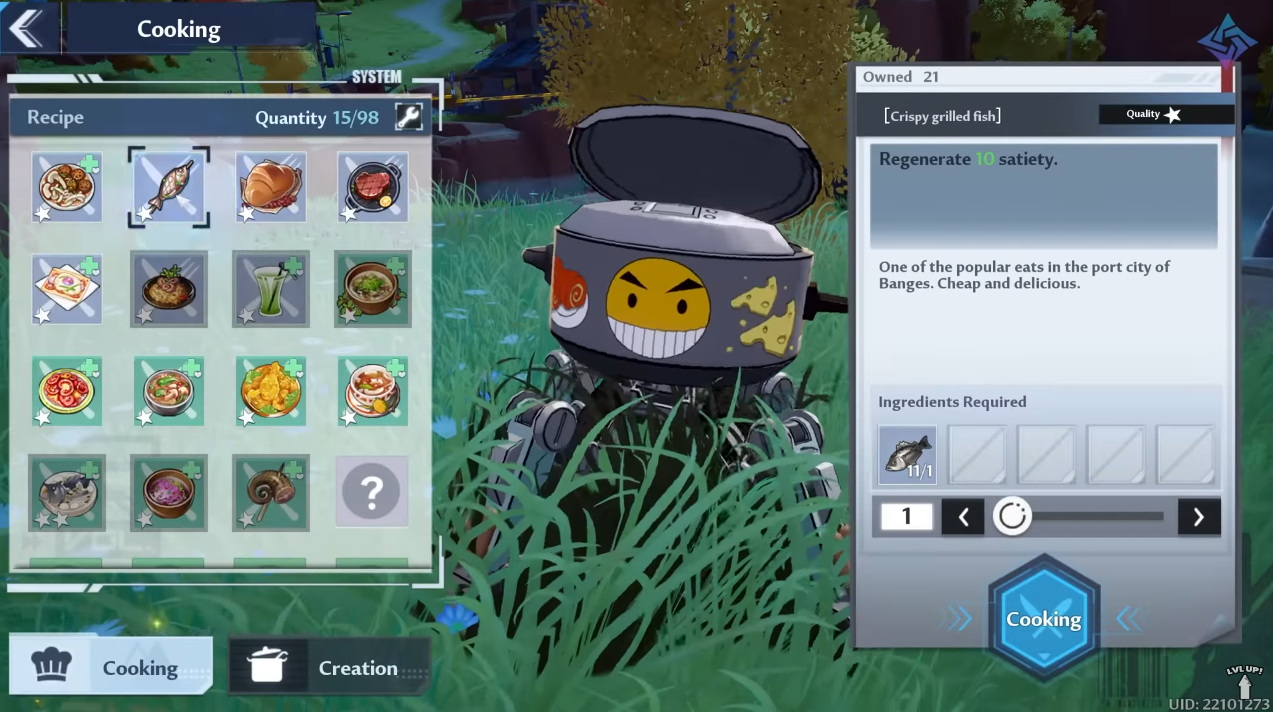Decrease cooking quantity with left arrow

tap(963, 517)
